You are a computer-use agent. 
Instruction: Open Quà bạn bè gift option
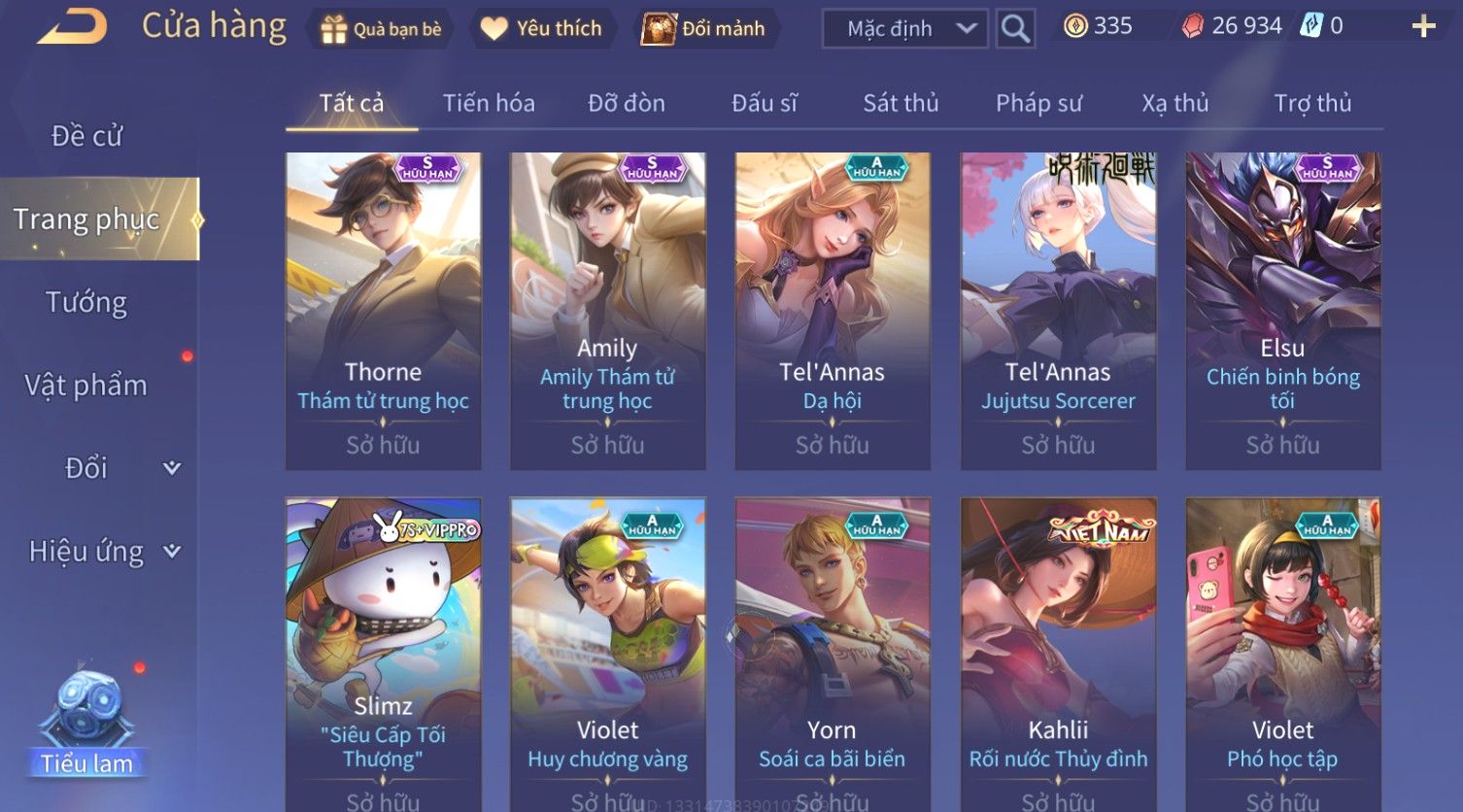point(381,29)
